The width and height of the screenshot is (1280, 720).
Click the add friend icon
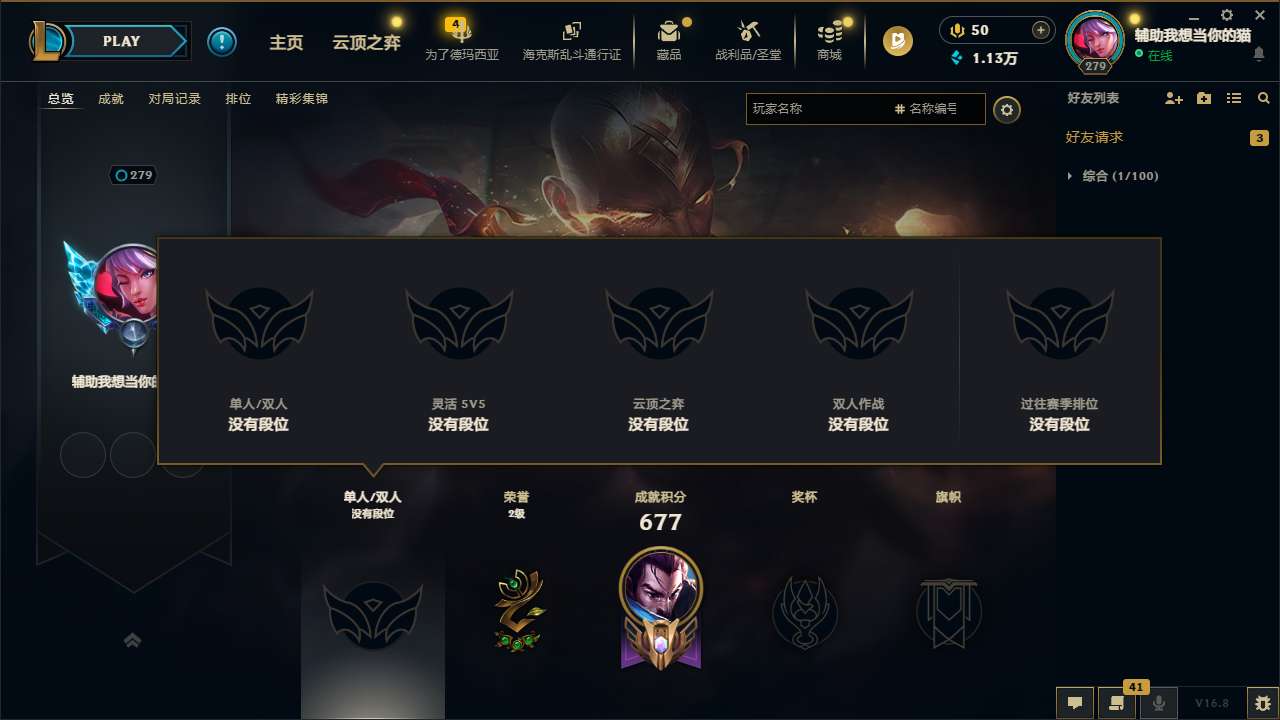click(1172, 98)
